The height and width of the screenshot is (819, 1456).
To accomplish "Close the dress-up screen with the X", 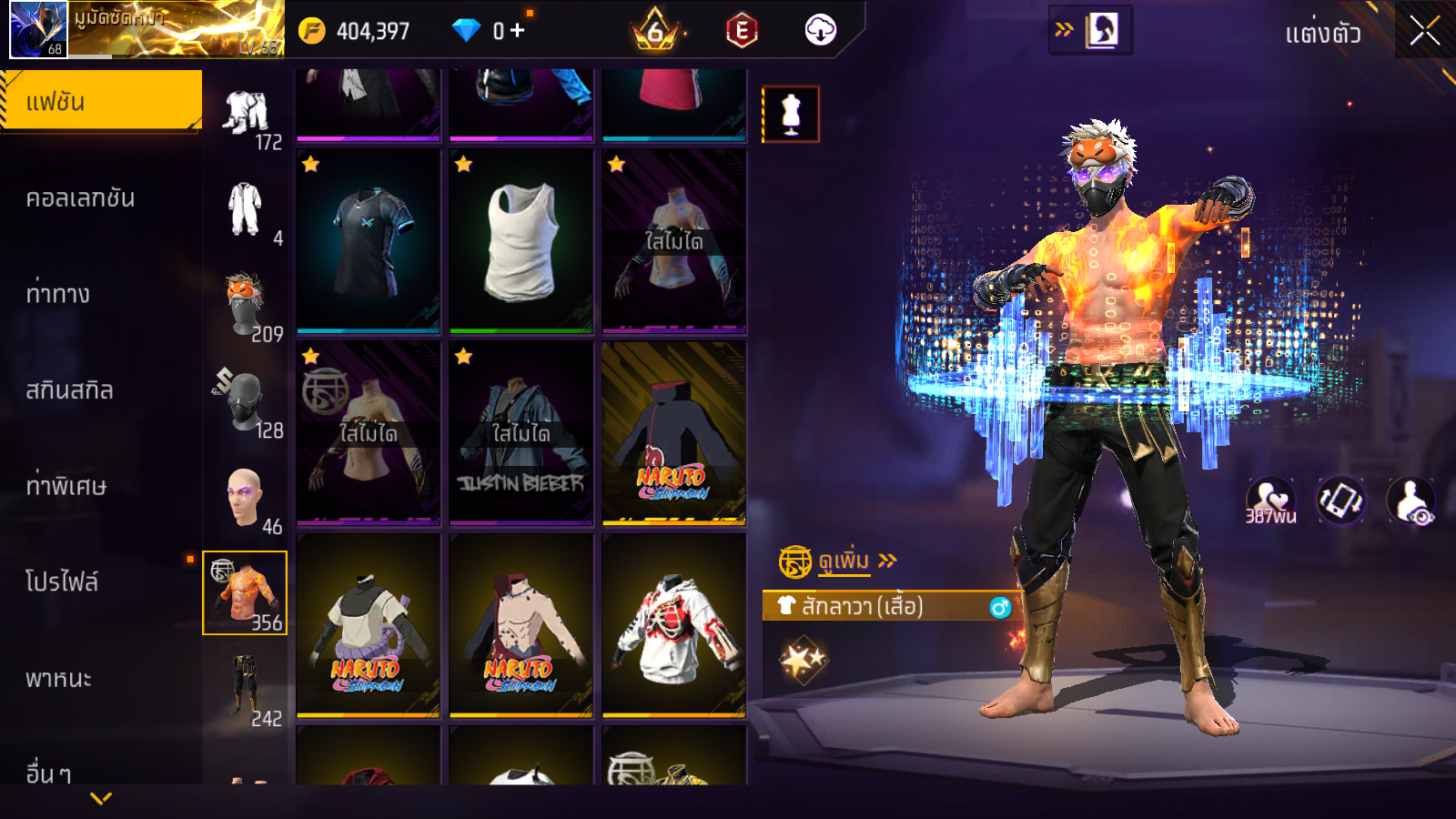I will tap(1424, 31).
